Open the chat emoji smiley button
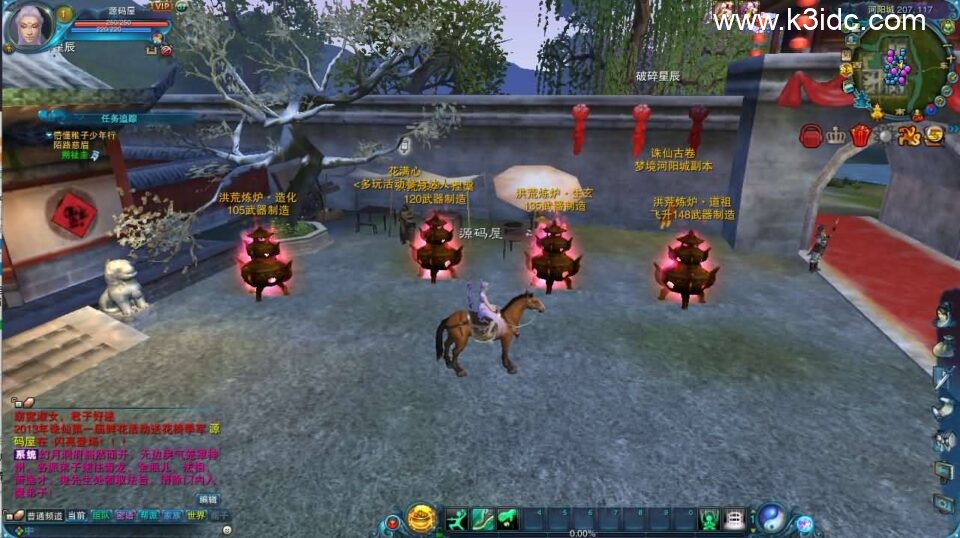 (226, 529)
